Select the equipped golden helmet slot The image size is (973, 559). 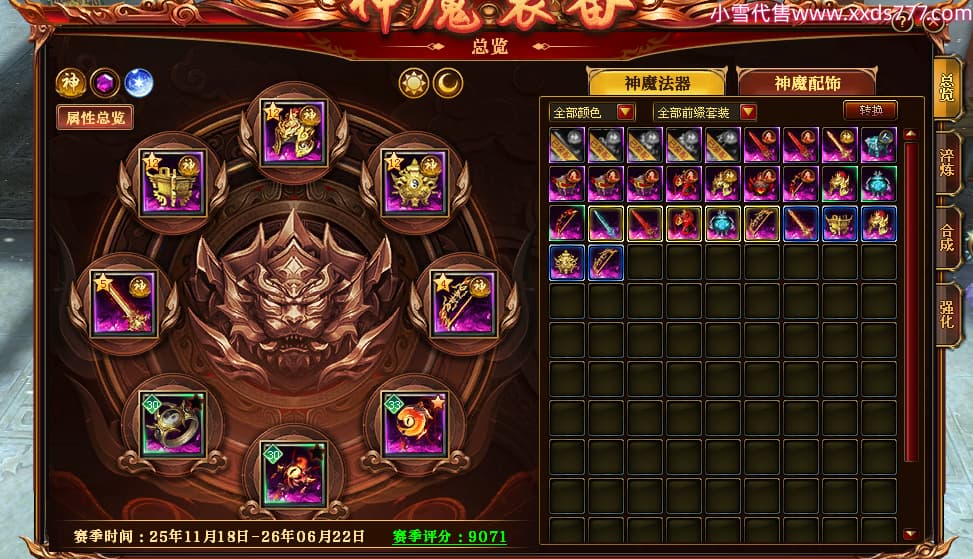tap(292, 133)
